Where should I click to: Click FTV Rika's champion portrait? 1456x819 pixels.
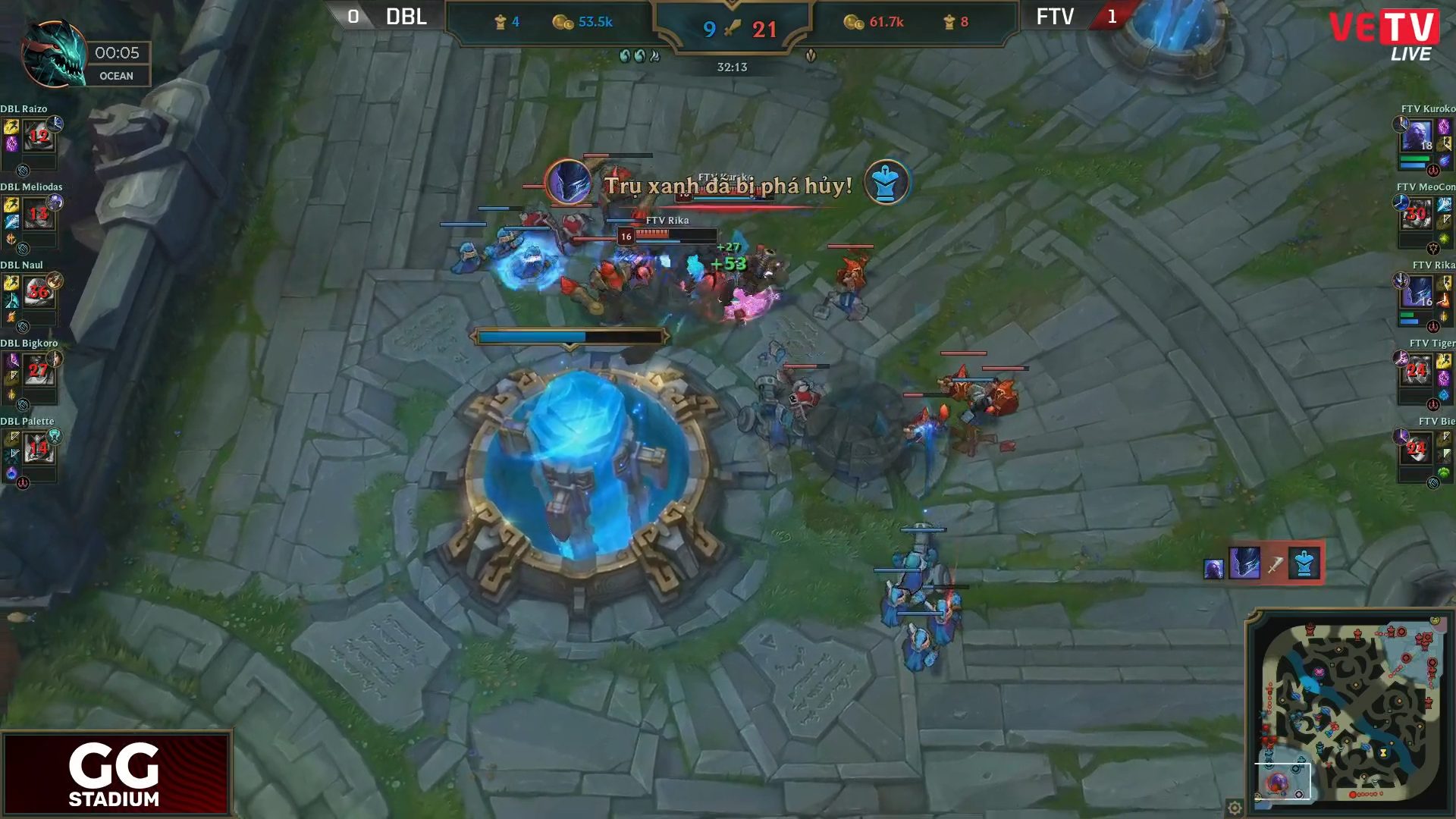pos(1417,293)
